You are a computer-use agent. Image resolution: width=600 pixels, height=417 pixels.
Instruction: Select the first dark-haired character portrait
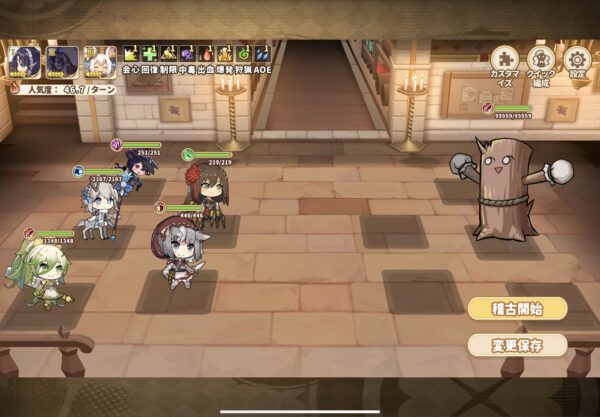pos(24,62)
